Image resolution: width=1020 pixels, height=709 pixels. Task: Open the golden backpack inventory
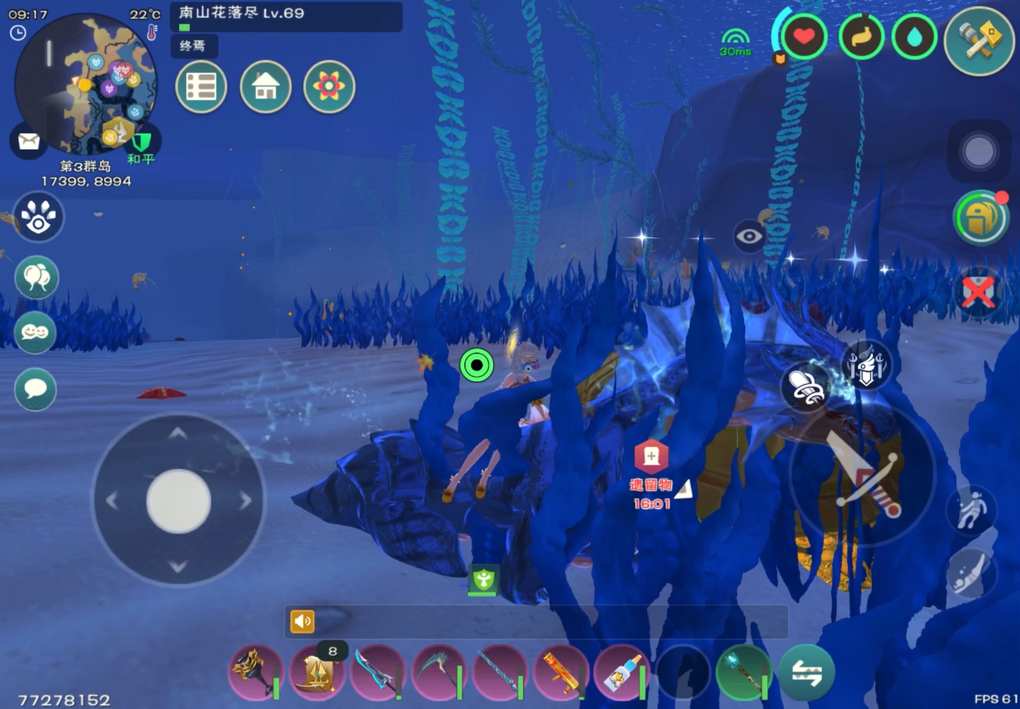coord(979,218)
